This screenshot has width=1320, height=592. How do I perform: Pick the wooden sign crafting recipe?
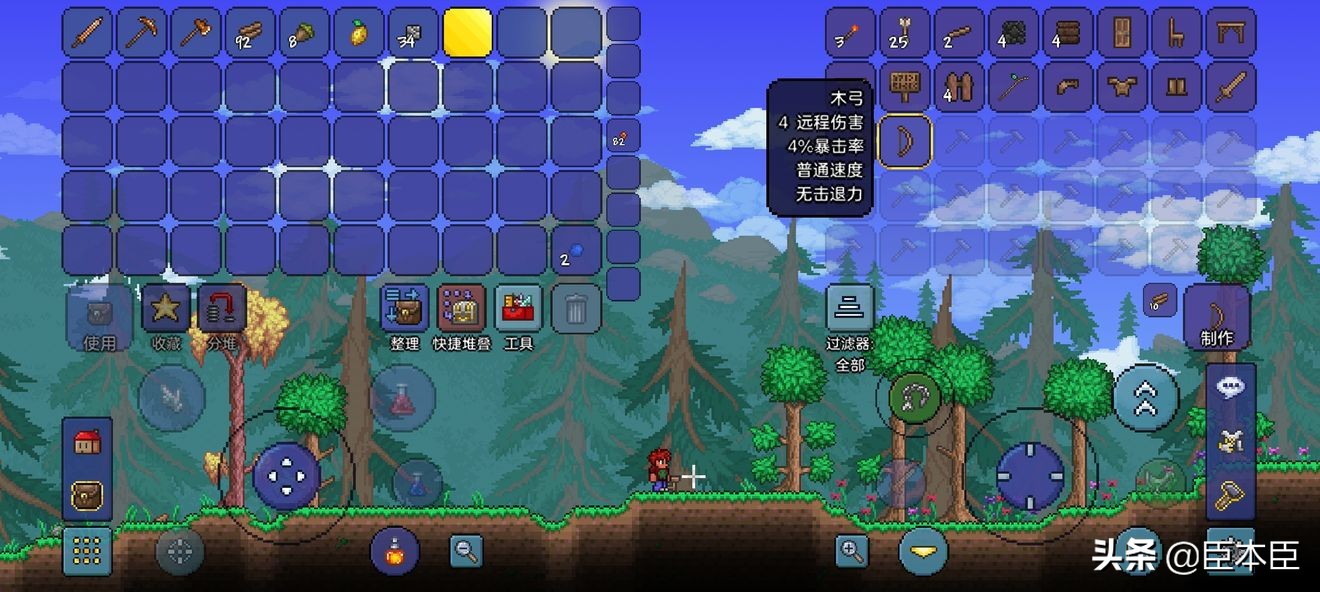[x=904, y=88]
